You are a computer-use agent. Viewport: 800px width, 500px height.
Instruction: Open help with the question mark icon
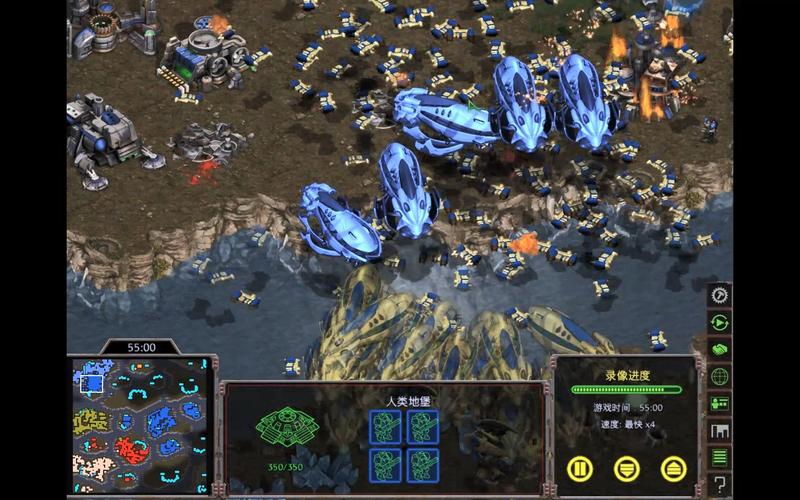719,485
